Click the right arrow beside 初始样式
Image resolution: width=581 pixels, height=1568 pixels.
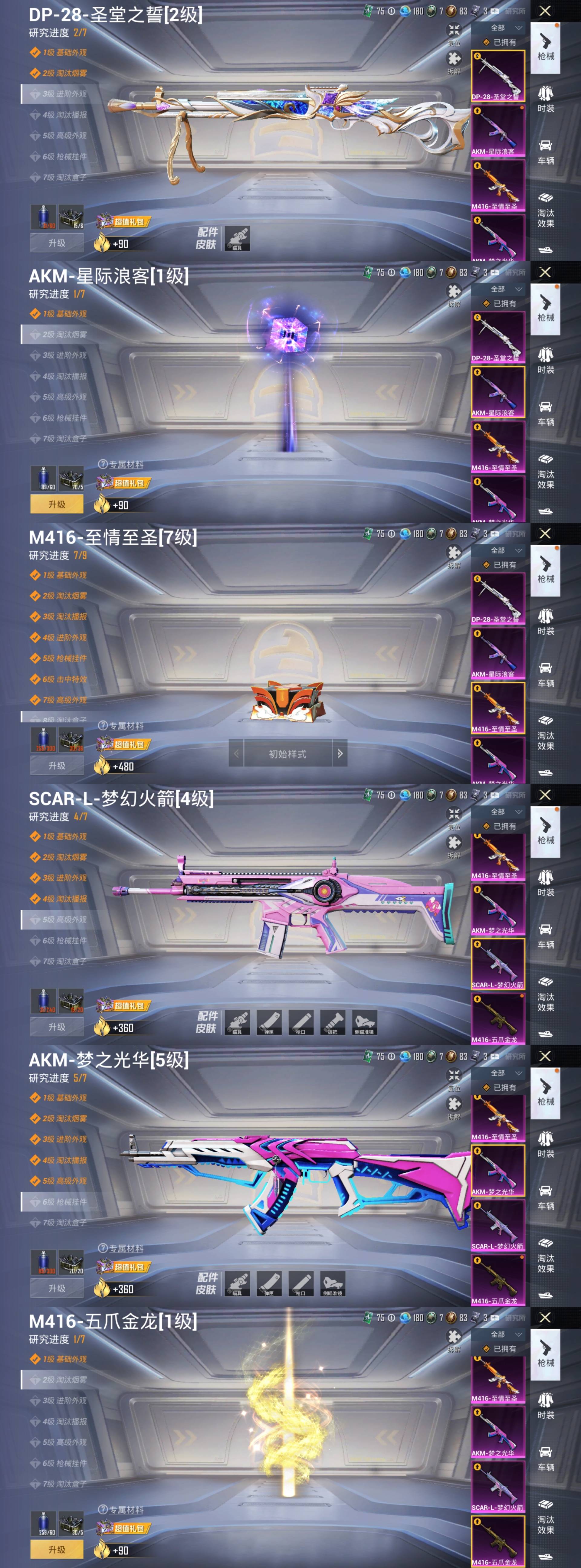(340, 753)
